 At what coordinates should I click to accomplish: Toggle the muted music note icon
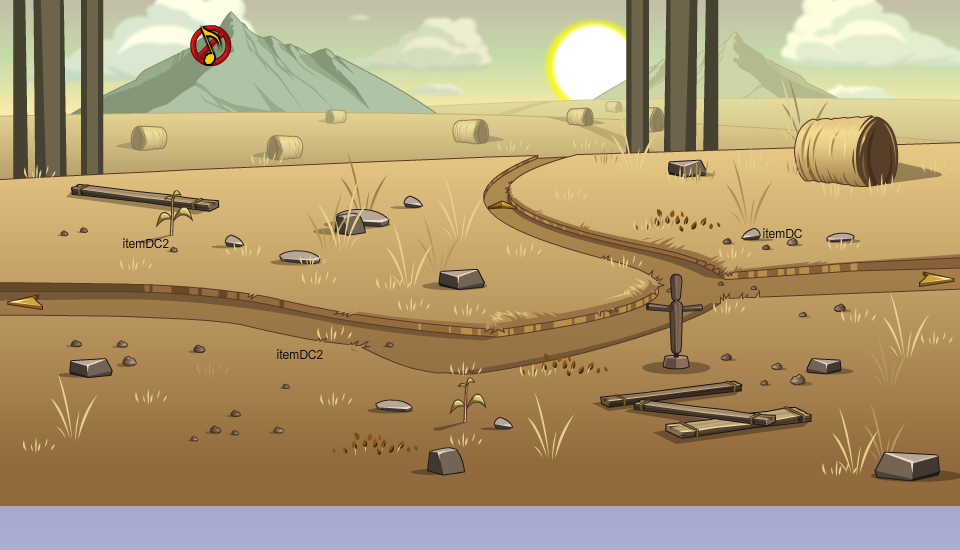click(x=210, y=45)
